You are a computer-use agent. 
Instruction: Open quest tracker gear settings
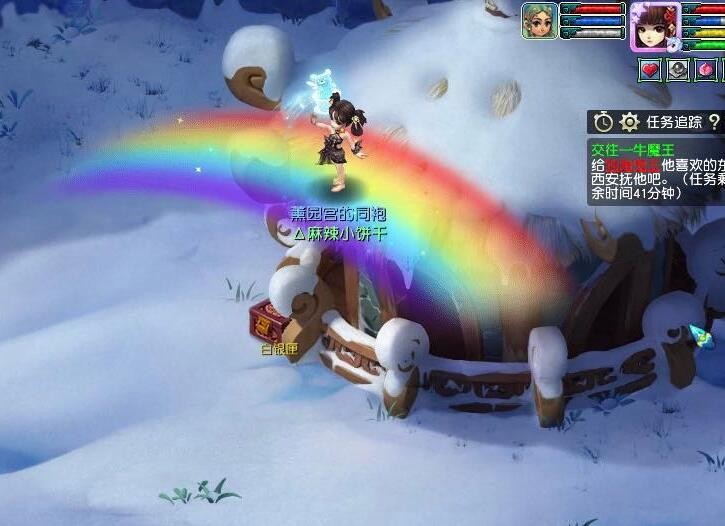click(629, 122)
